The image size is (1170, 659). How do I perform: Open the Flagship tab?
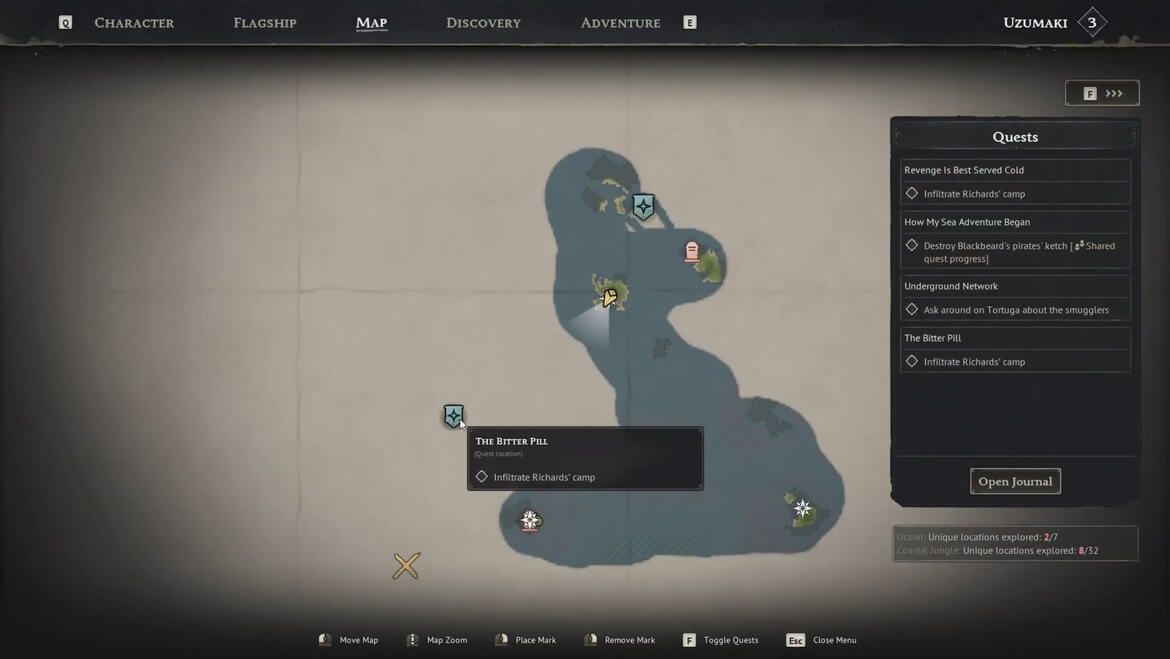265,23
